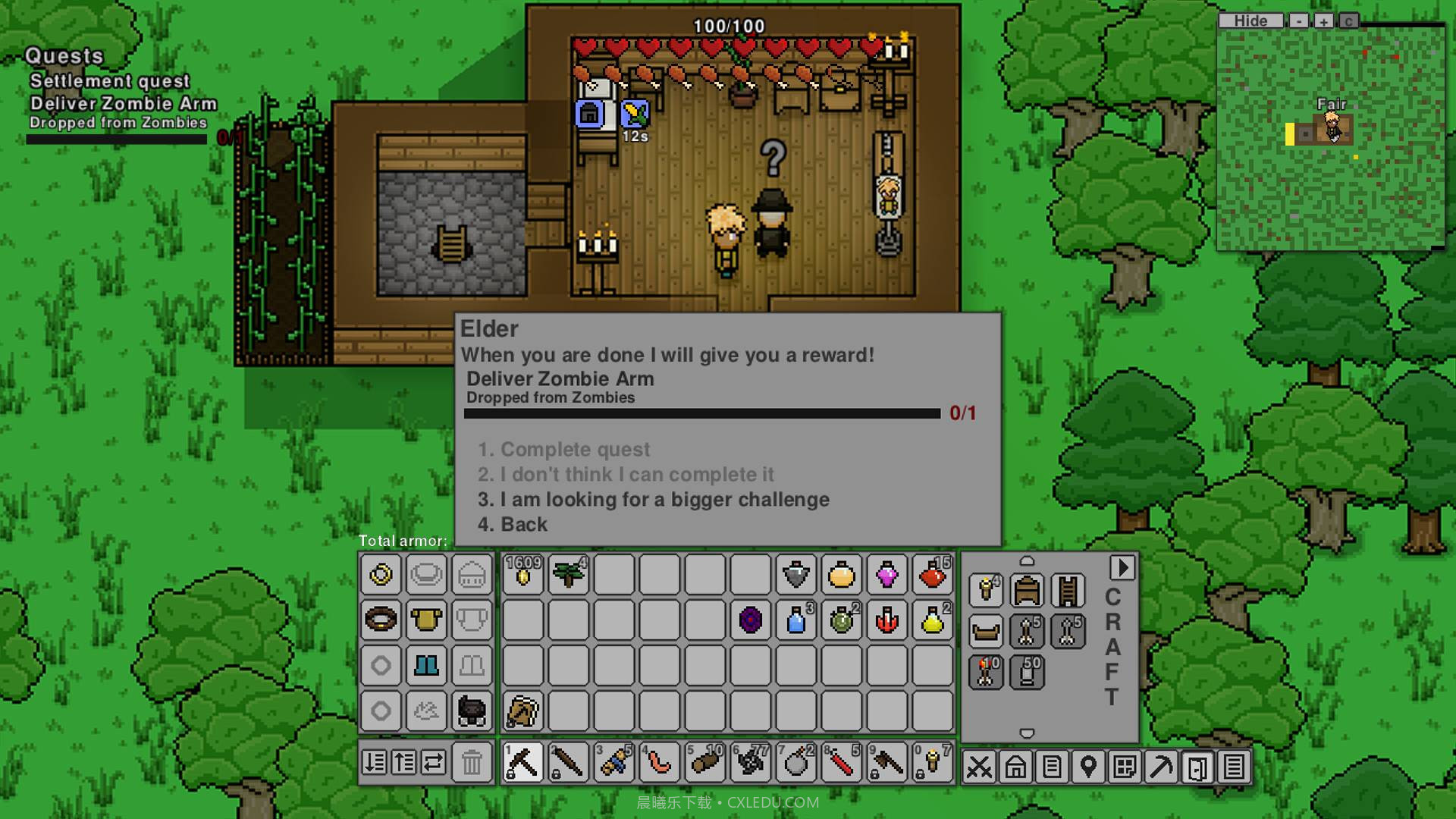Choose "I am looking for a bigger challenge"
Screen dimensions: 1456x819
(x=653, y=500)
